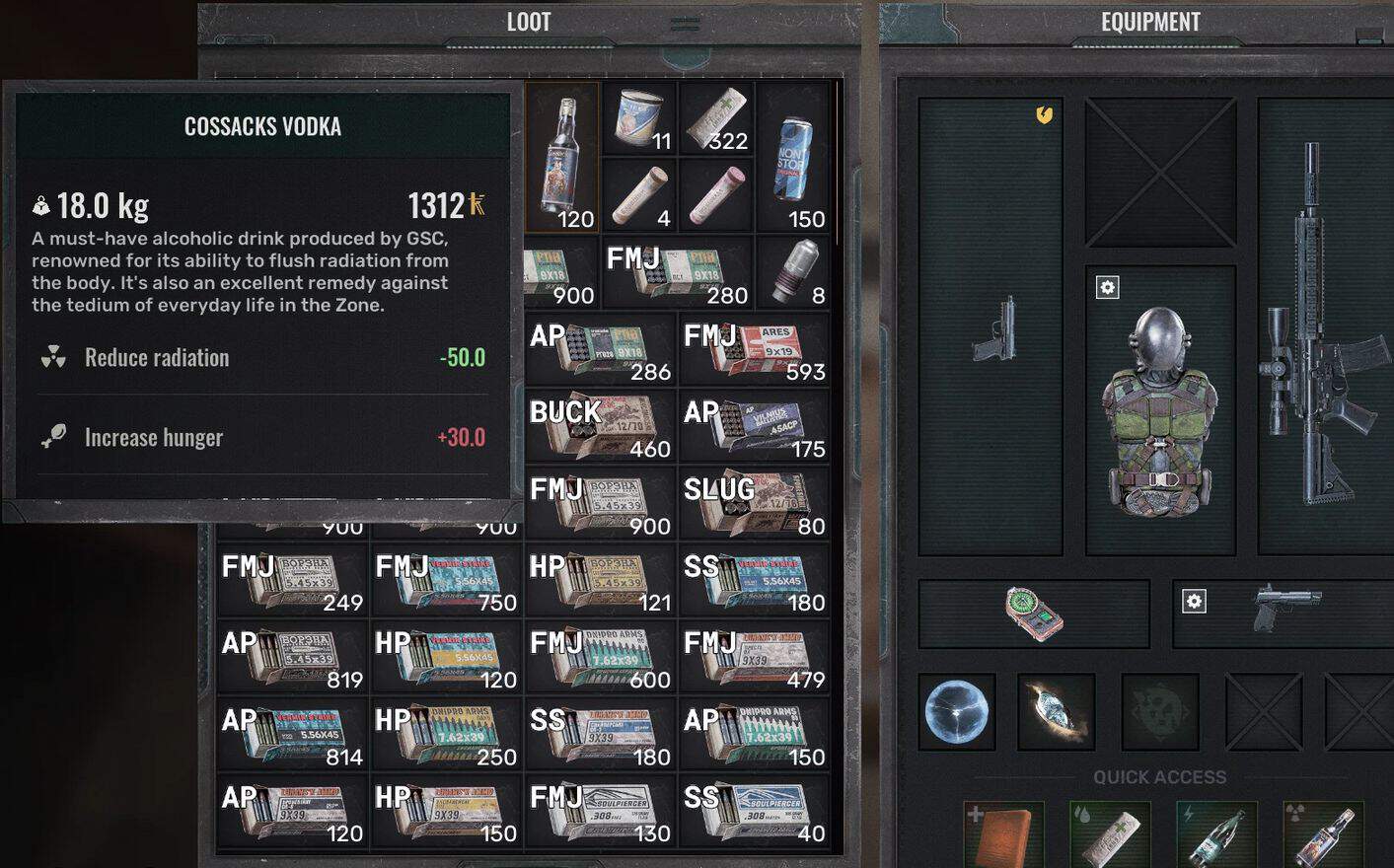1394x868 pixels.
Task: Pick the Non Stop energy drink can
Action: point(793,158)
